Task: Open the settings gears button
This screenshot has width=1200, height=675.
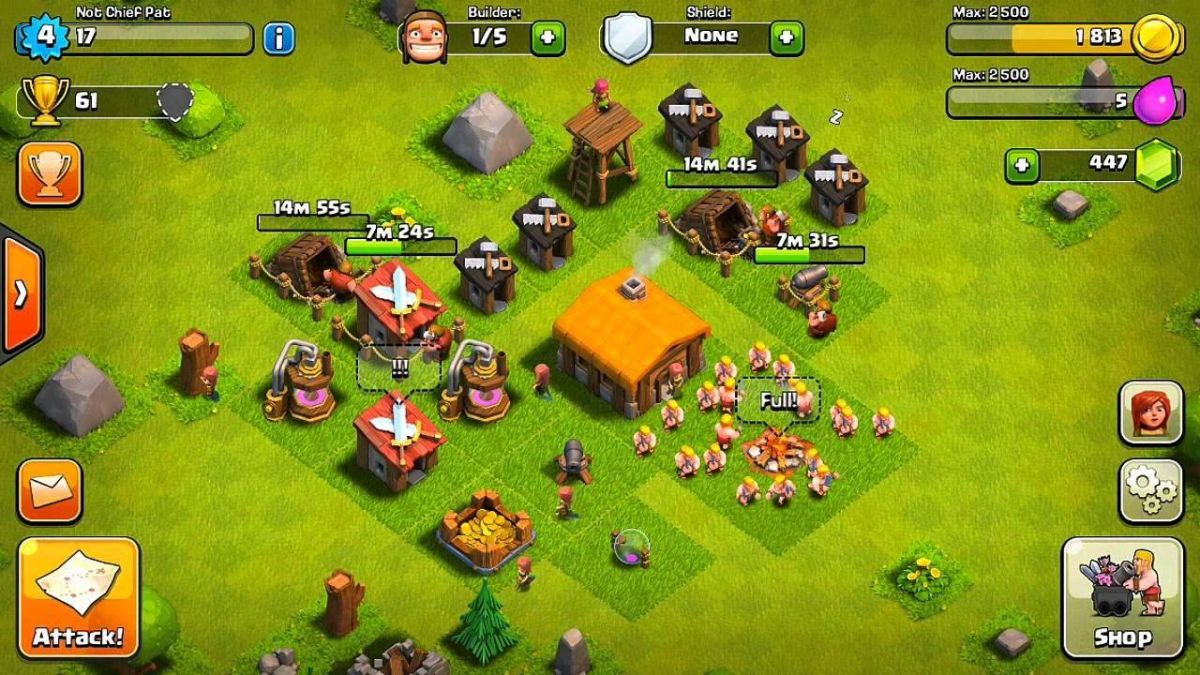Action: pyautogui.click(x=1151, y=490)
